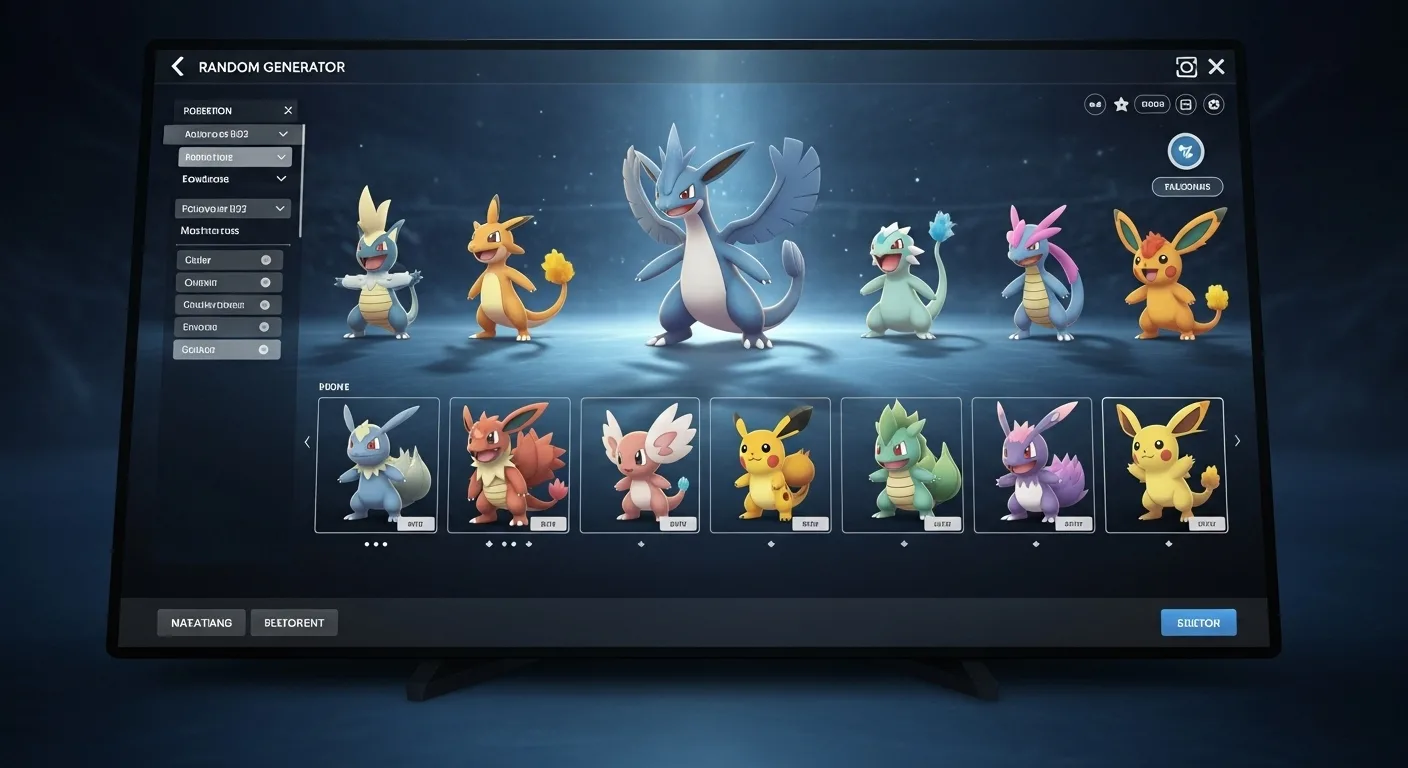Click the screenshot camera icon

1186,67
